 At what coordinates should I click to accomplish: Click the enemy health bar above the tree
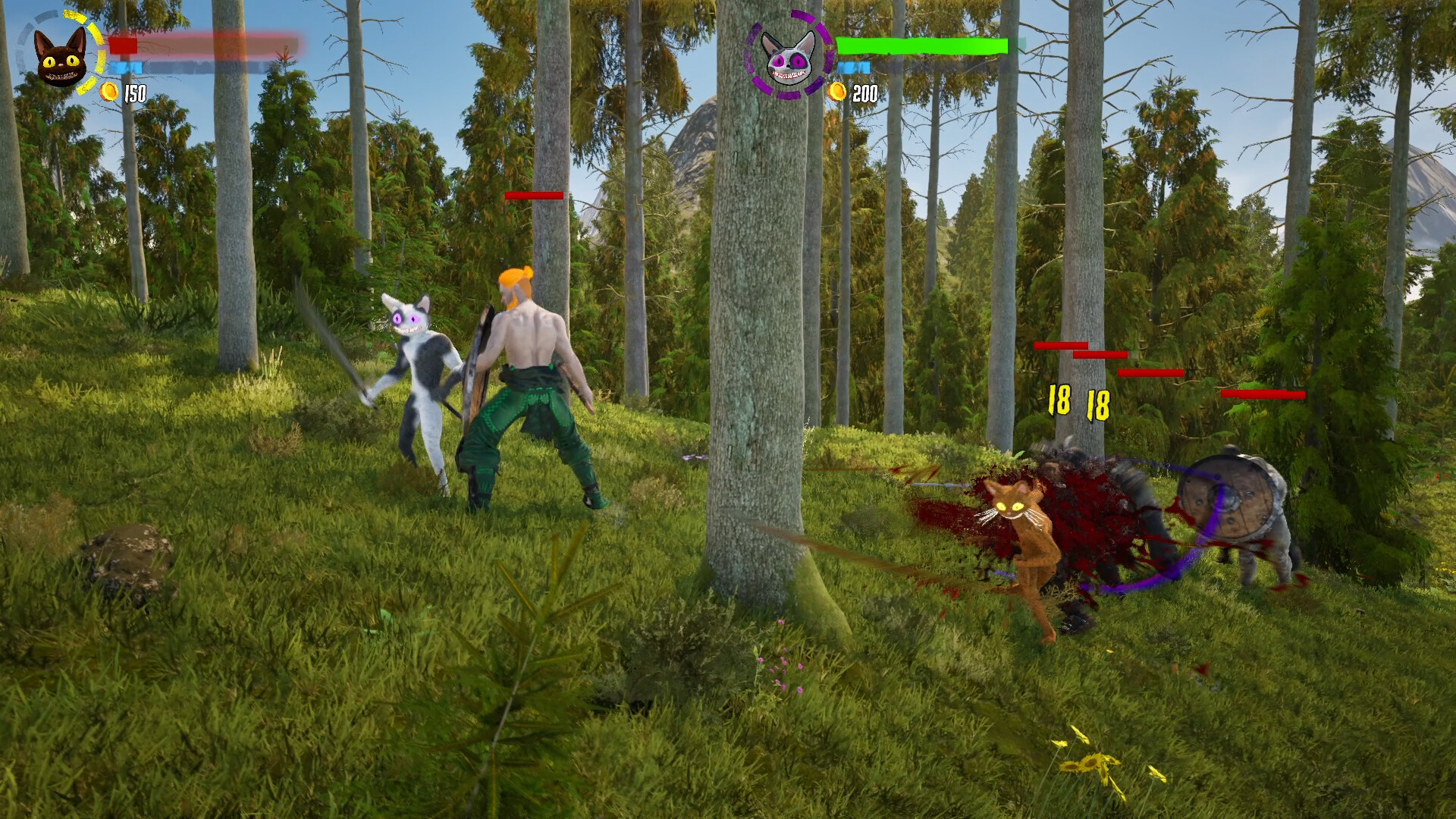535,196
